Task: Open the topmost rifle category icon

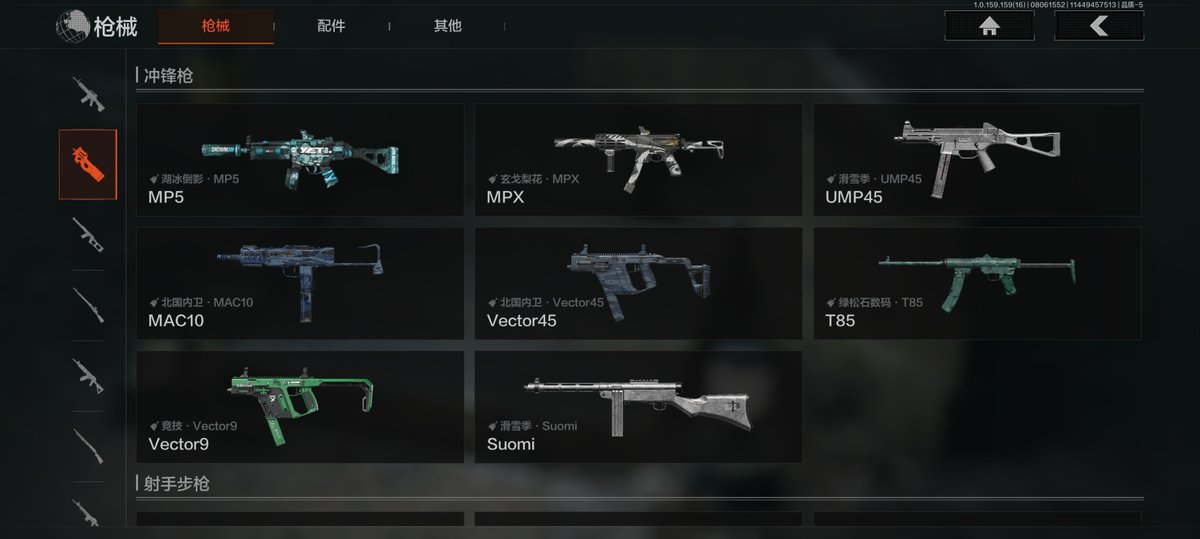Action: coord(88,94)
